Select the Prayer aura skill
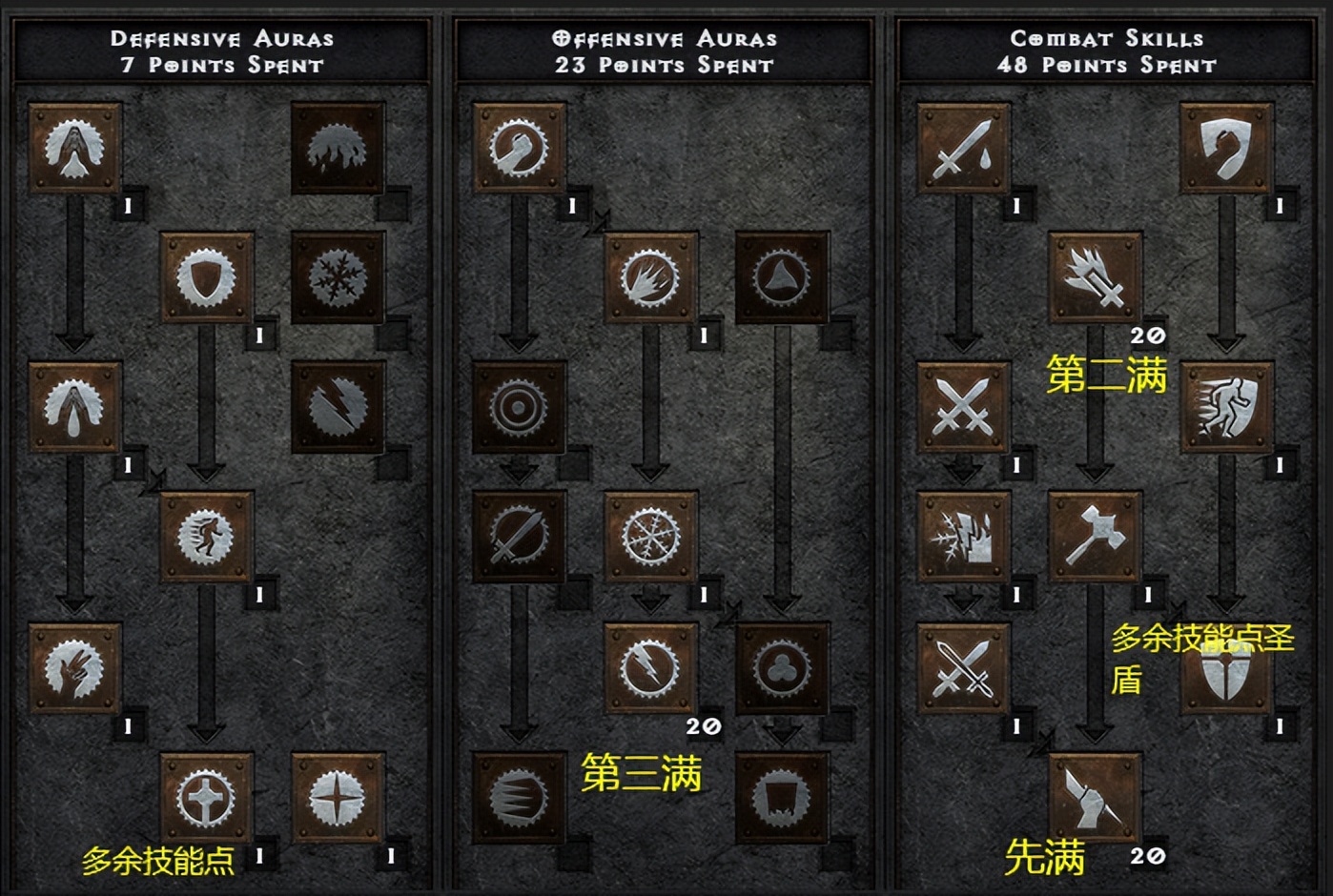The width and height of the screenshot is (1333, 896). (74, 149)
